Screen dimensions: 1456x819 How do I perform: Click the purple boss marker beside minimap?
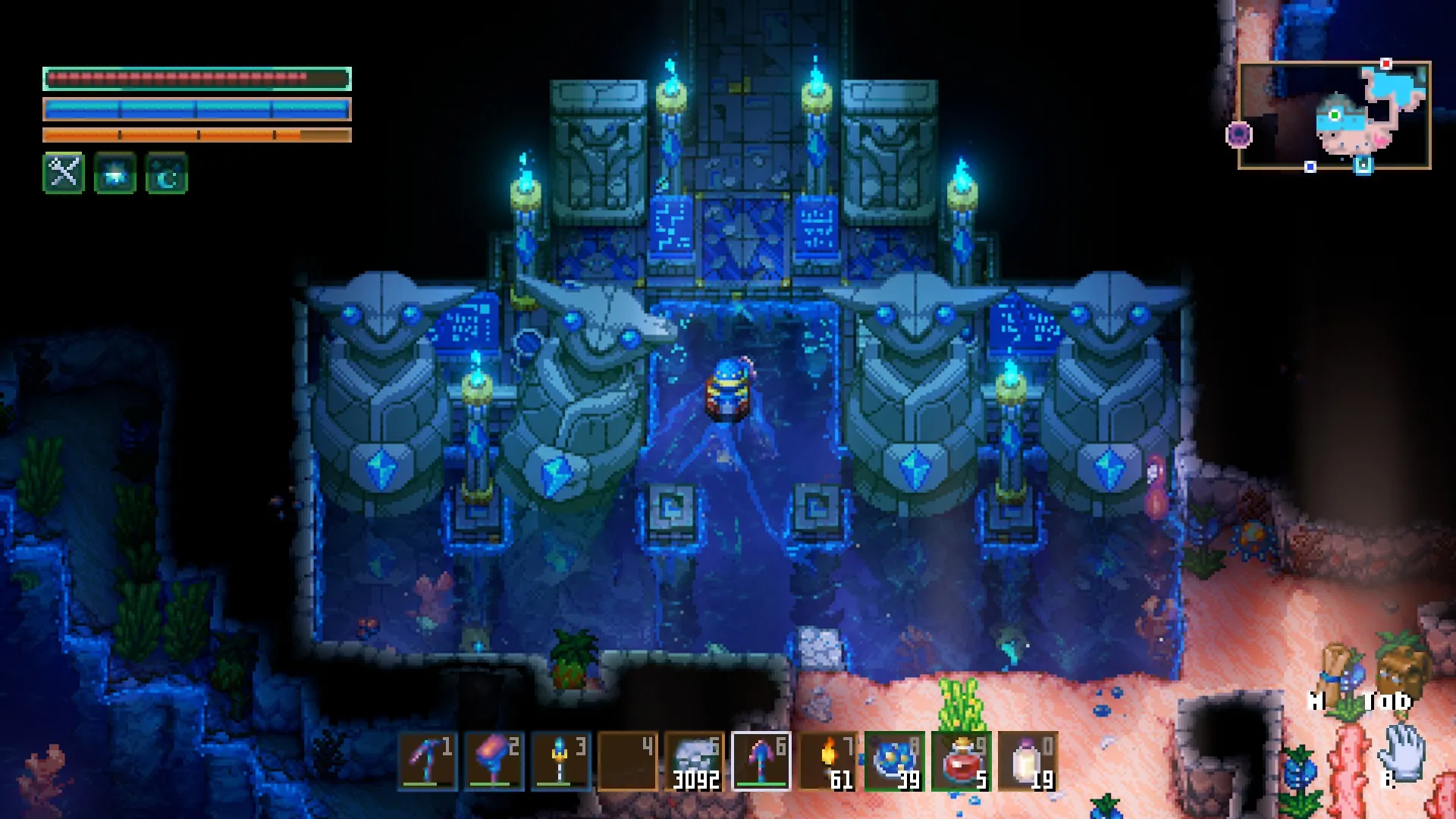coord(1238,135)
